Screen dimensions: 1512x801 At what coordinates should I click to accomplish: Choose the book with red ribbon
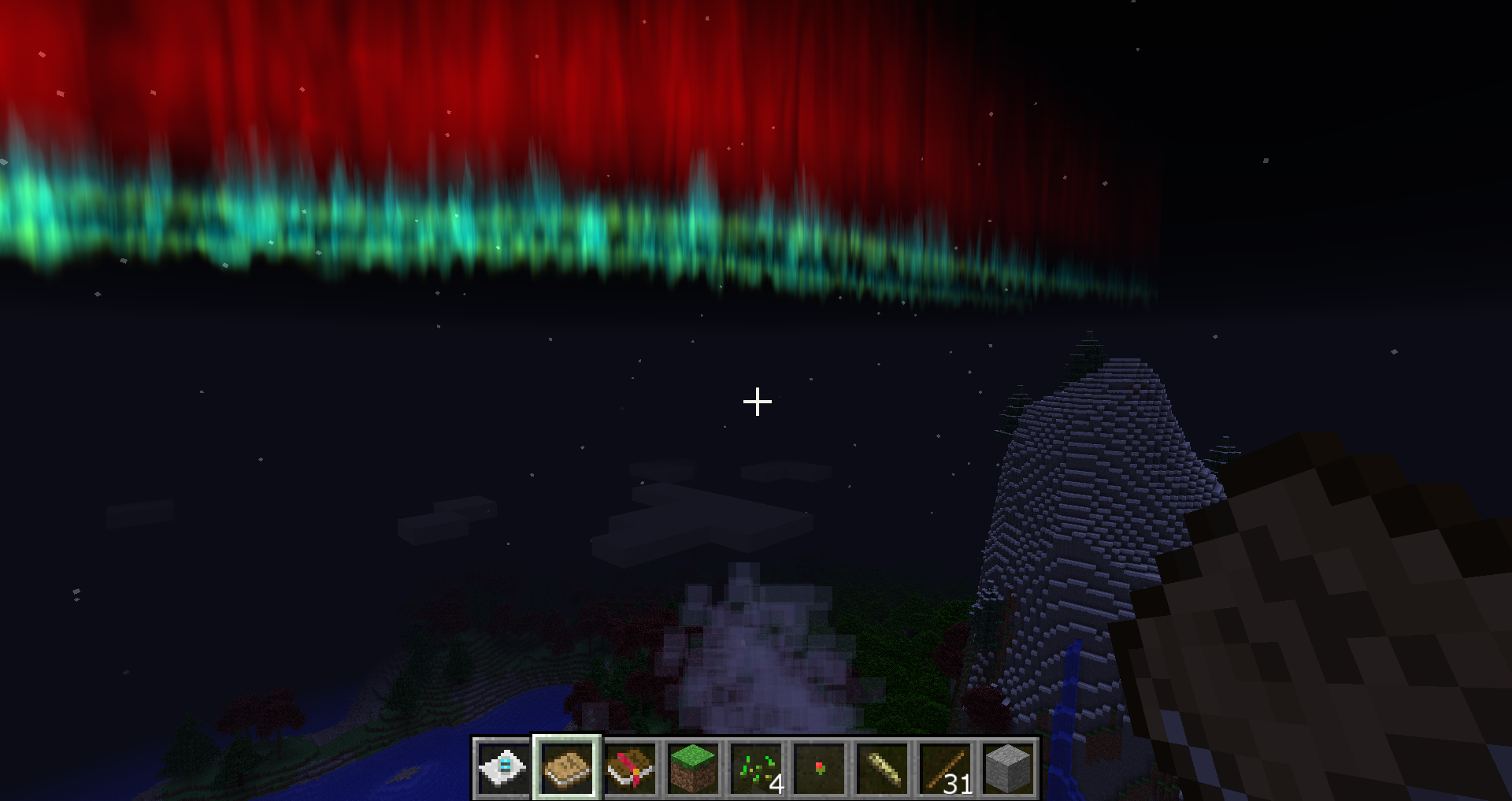click(630, 768)
